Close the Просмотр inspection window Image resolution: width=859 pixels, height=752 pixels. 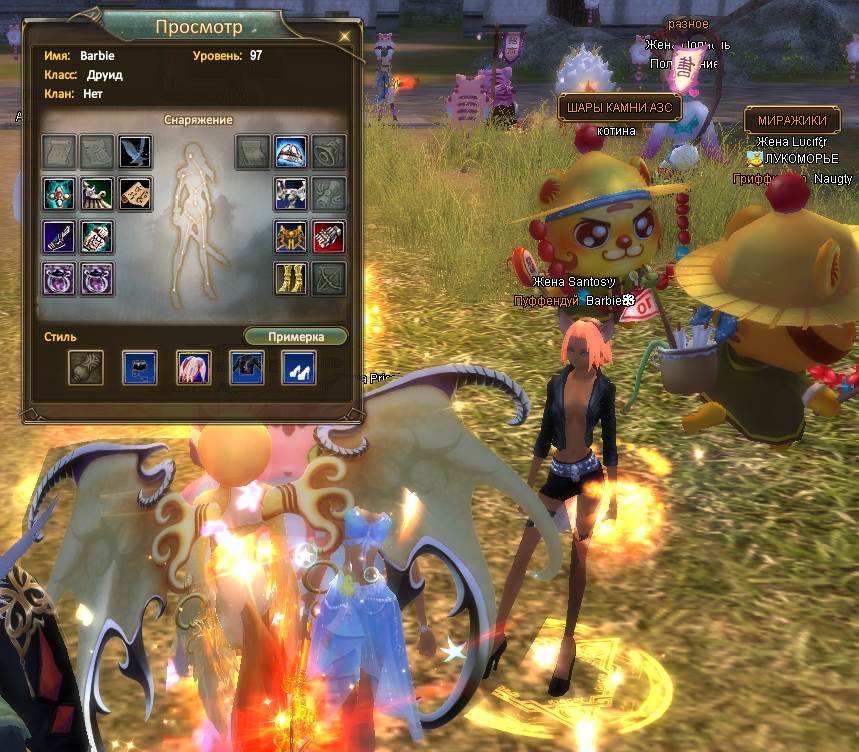coord(345,37)
